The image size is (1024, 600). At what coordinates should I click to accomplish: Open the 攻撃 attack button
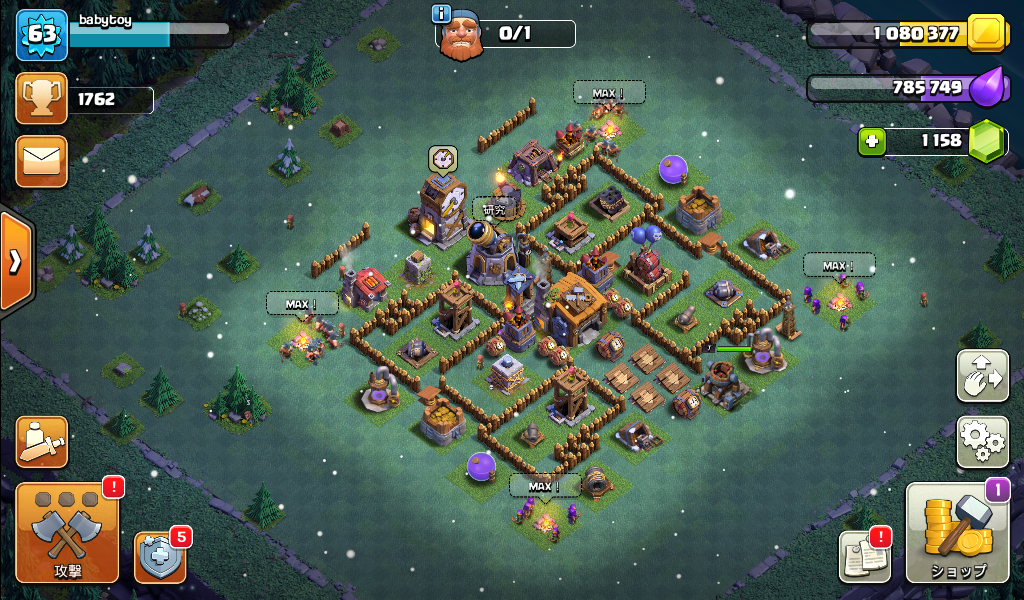click(68, 533)
